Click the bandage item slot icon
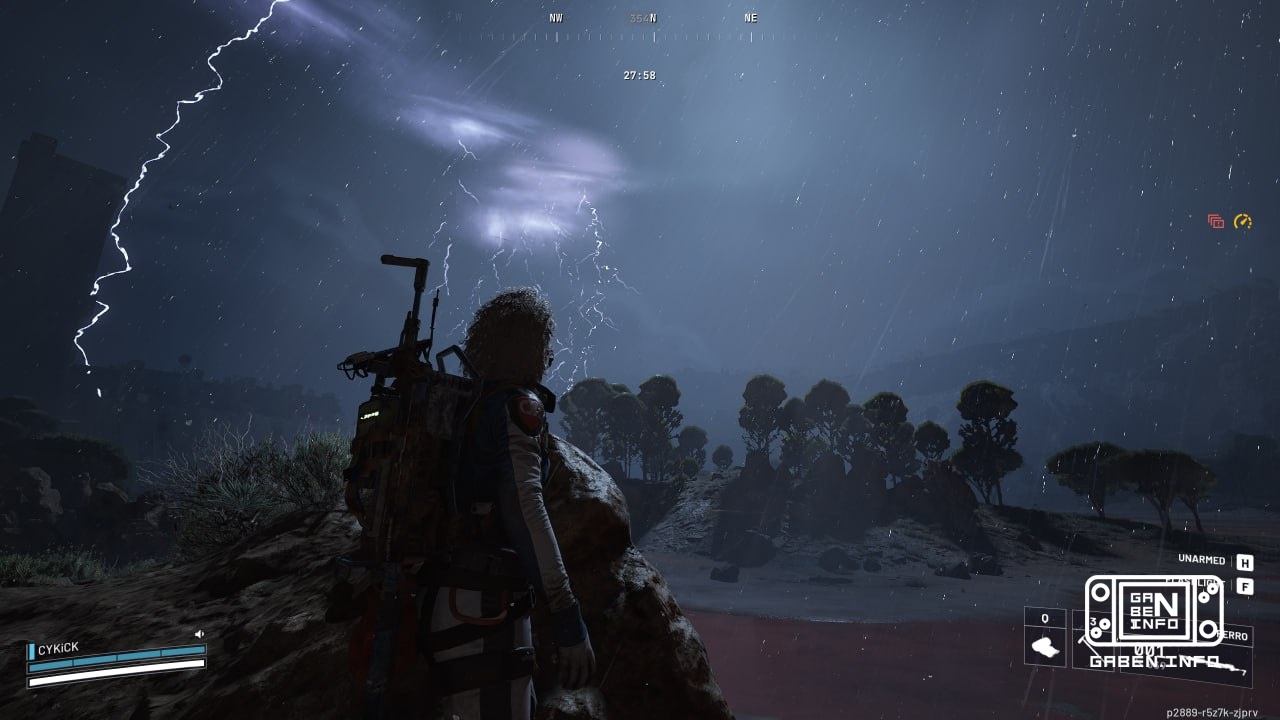The height and width of the screenshot is (720, 1280). pos(1044,648)
